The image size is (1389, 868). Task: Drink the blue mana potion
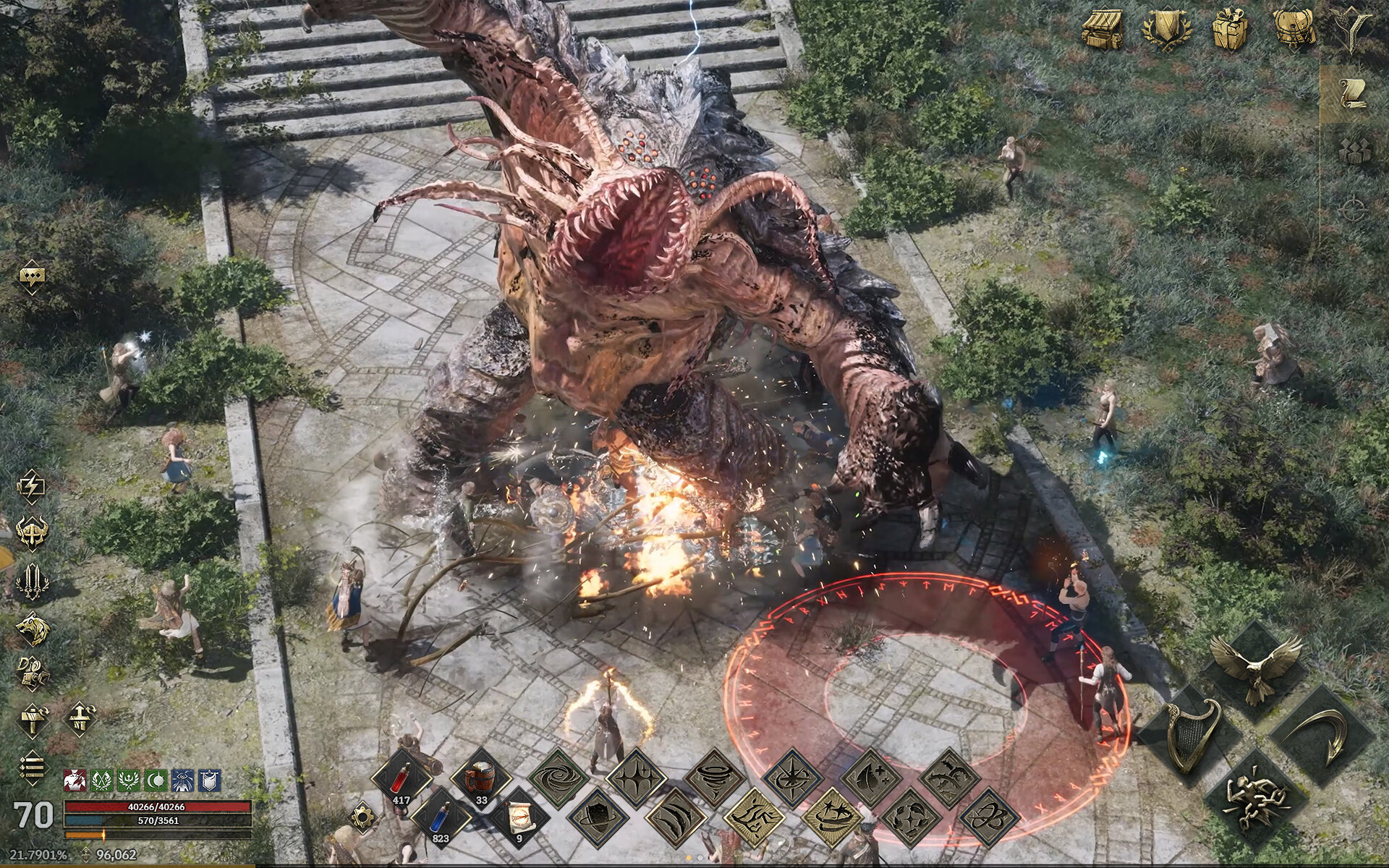pyautogui.click(x=441, y=819)
